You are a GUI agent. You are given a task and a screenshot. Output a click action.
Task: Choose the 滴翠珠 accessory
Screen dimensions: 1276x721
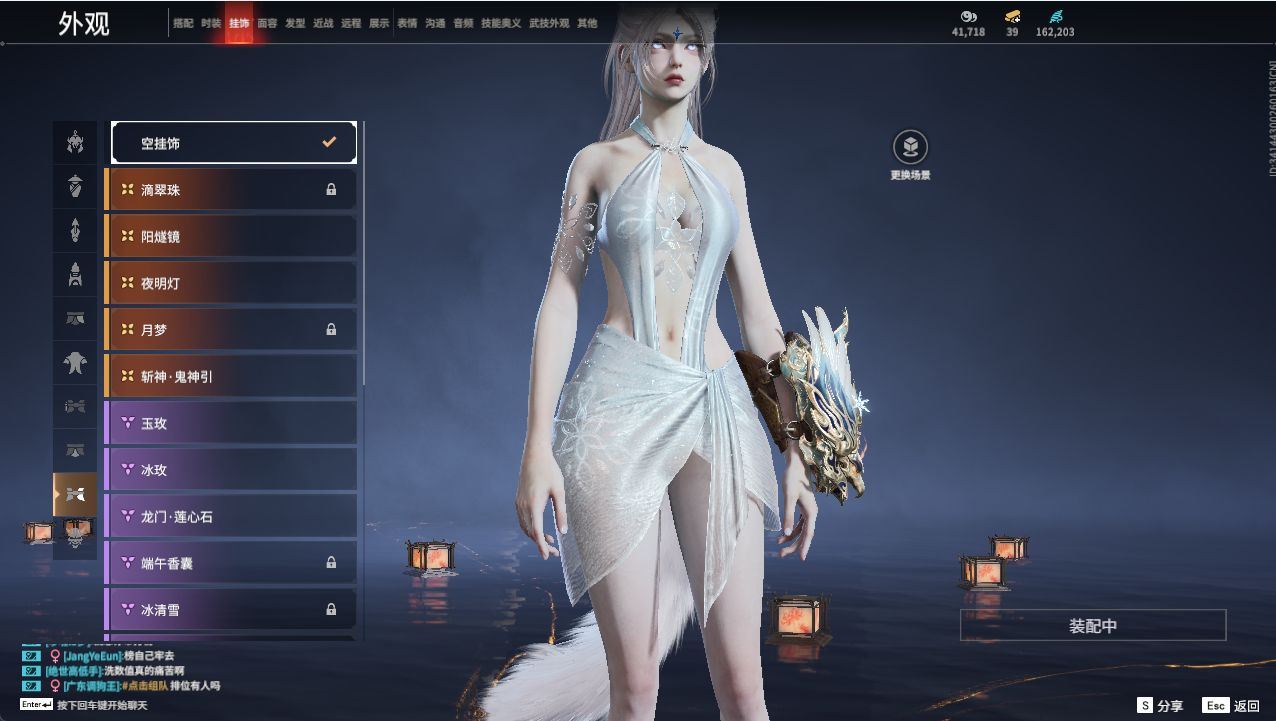(x=231, y=190)
